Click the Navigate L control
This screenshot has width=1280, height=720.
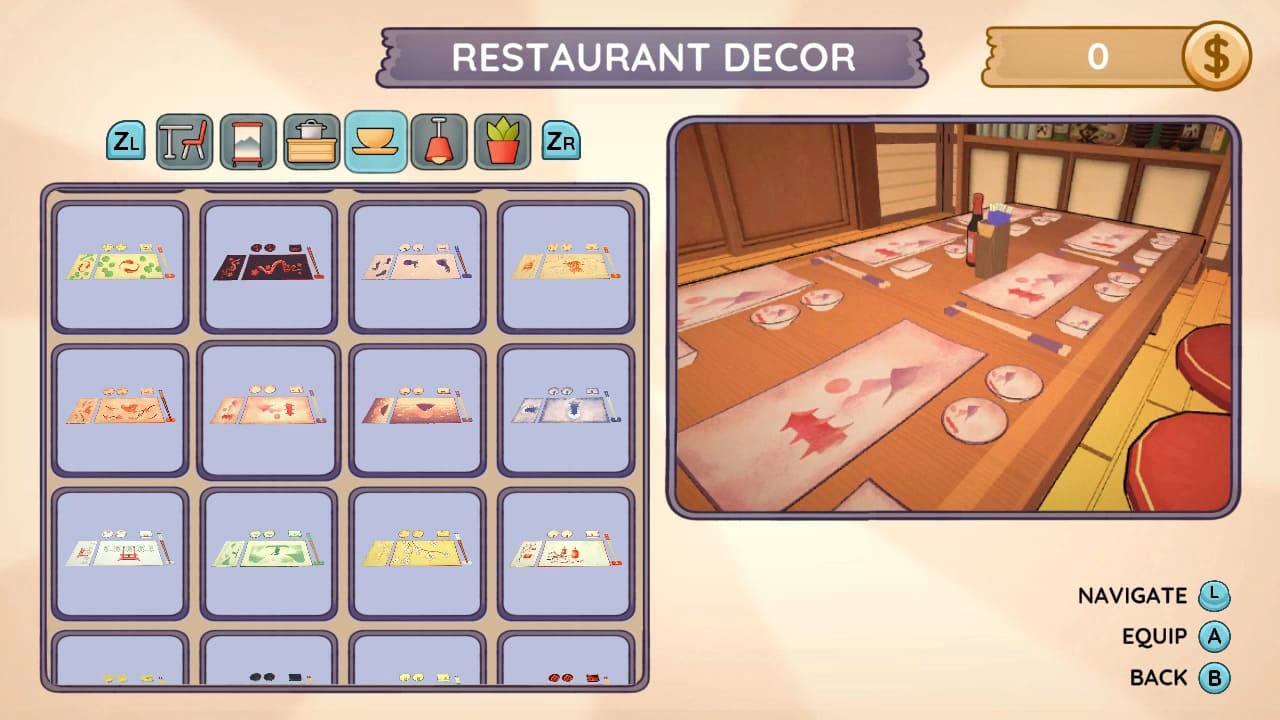click(1222, 595)
